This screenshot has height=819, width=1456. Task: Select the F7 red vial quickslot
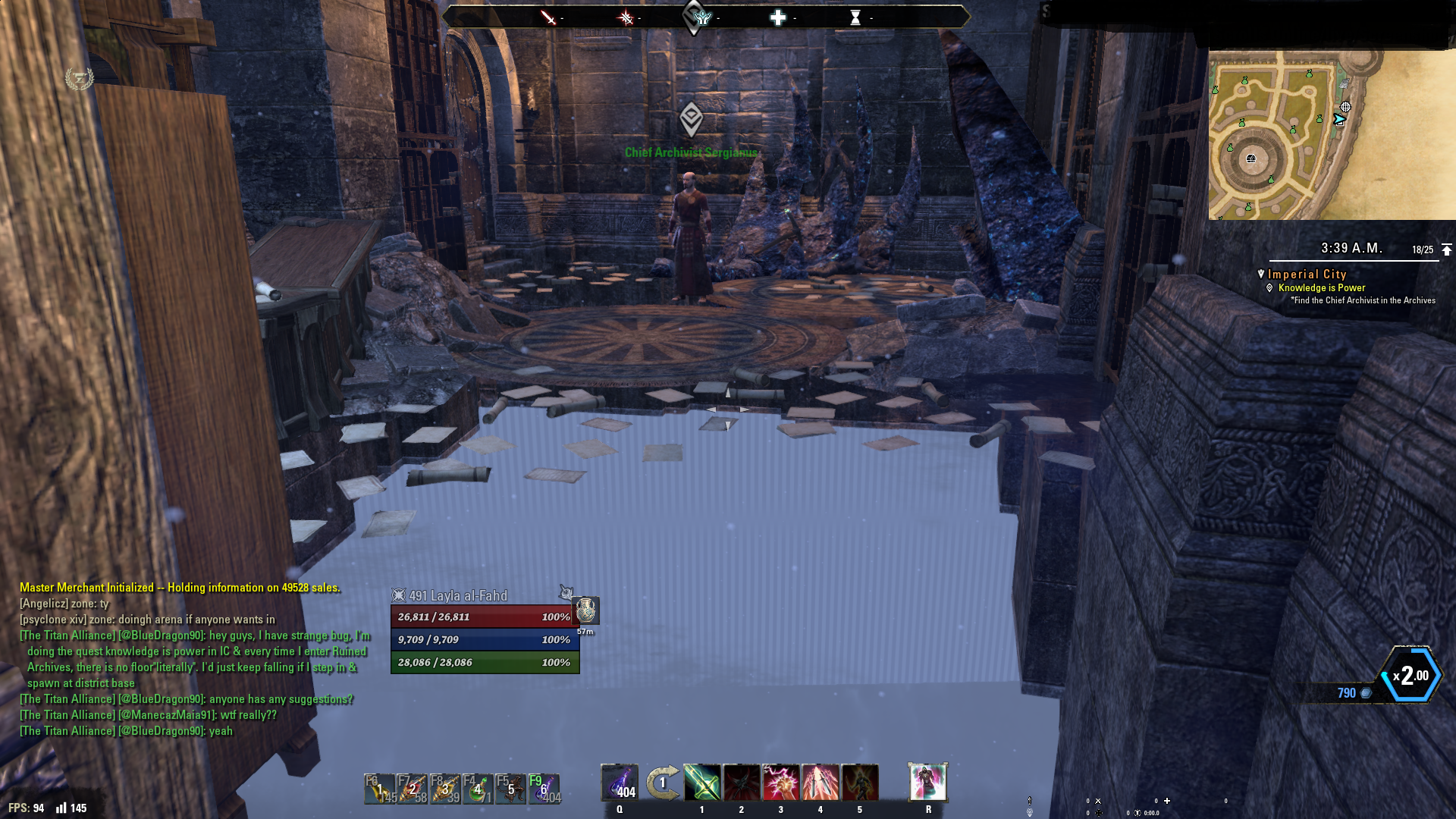tap(413, 789)
